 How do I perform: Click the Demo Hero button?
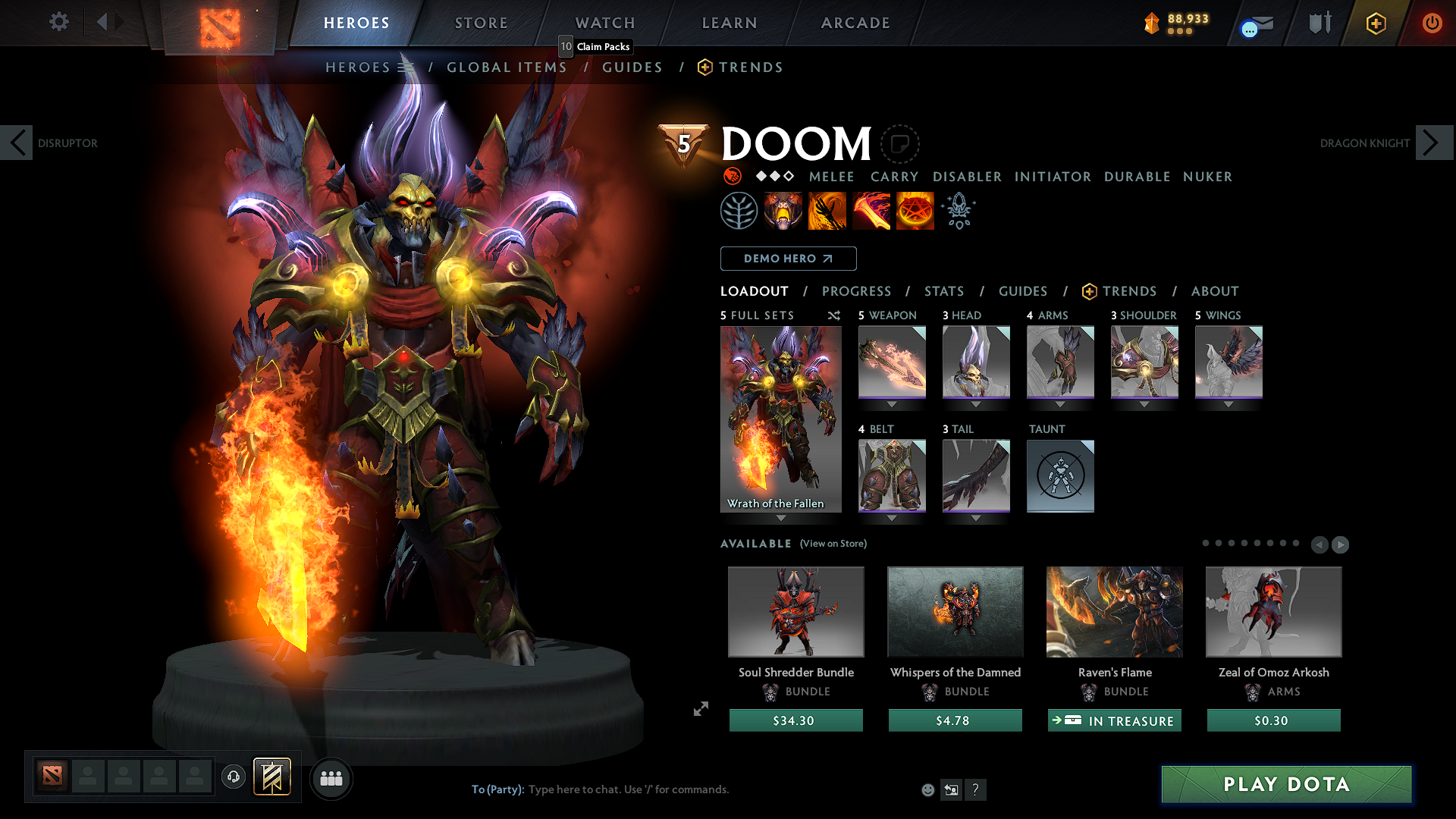click(x=788, y=259)
